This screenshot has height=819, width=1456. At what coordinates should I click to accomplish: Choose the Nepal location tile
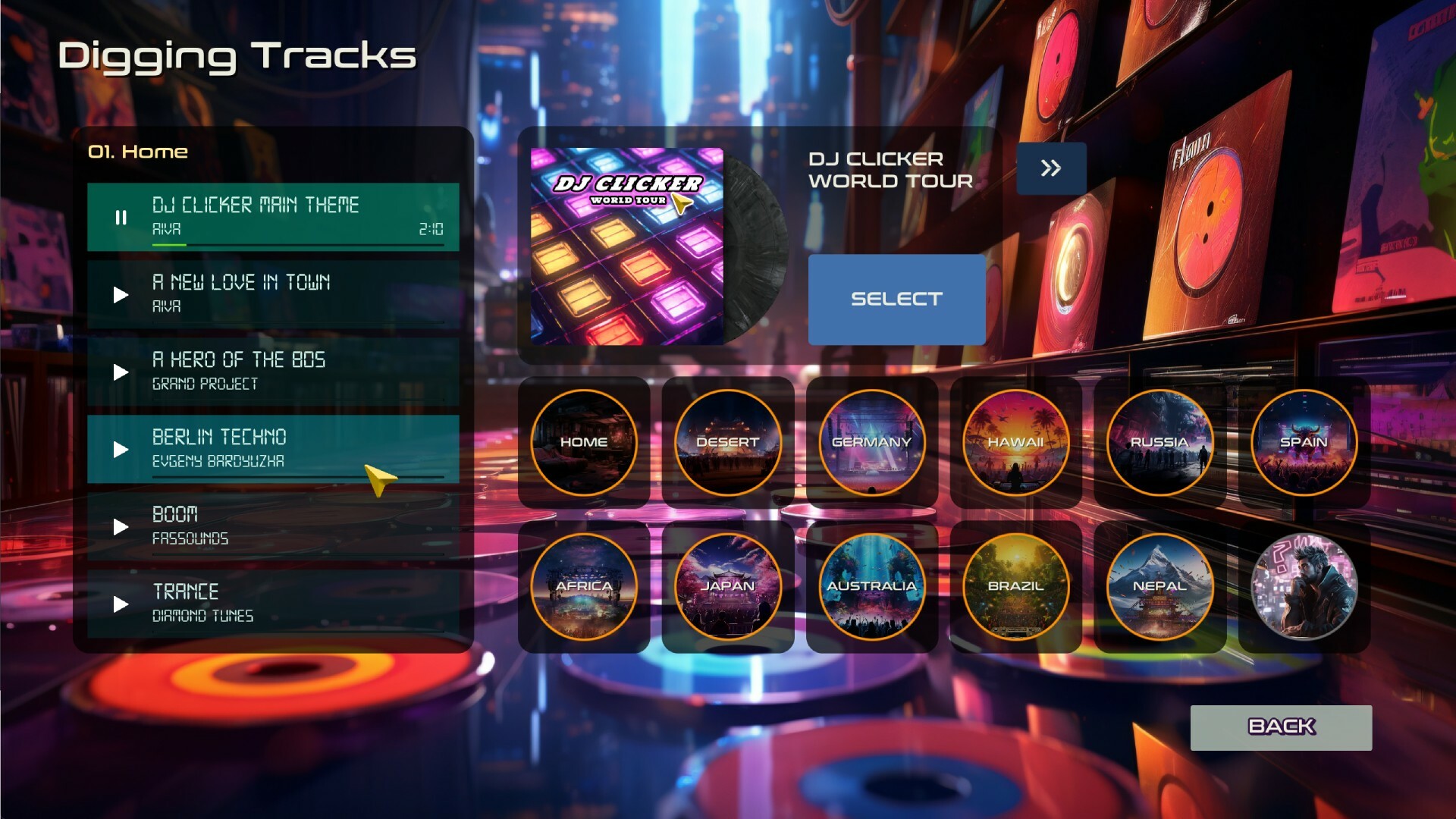(x=1159, y=587)
